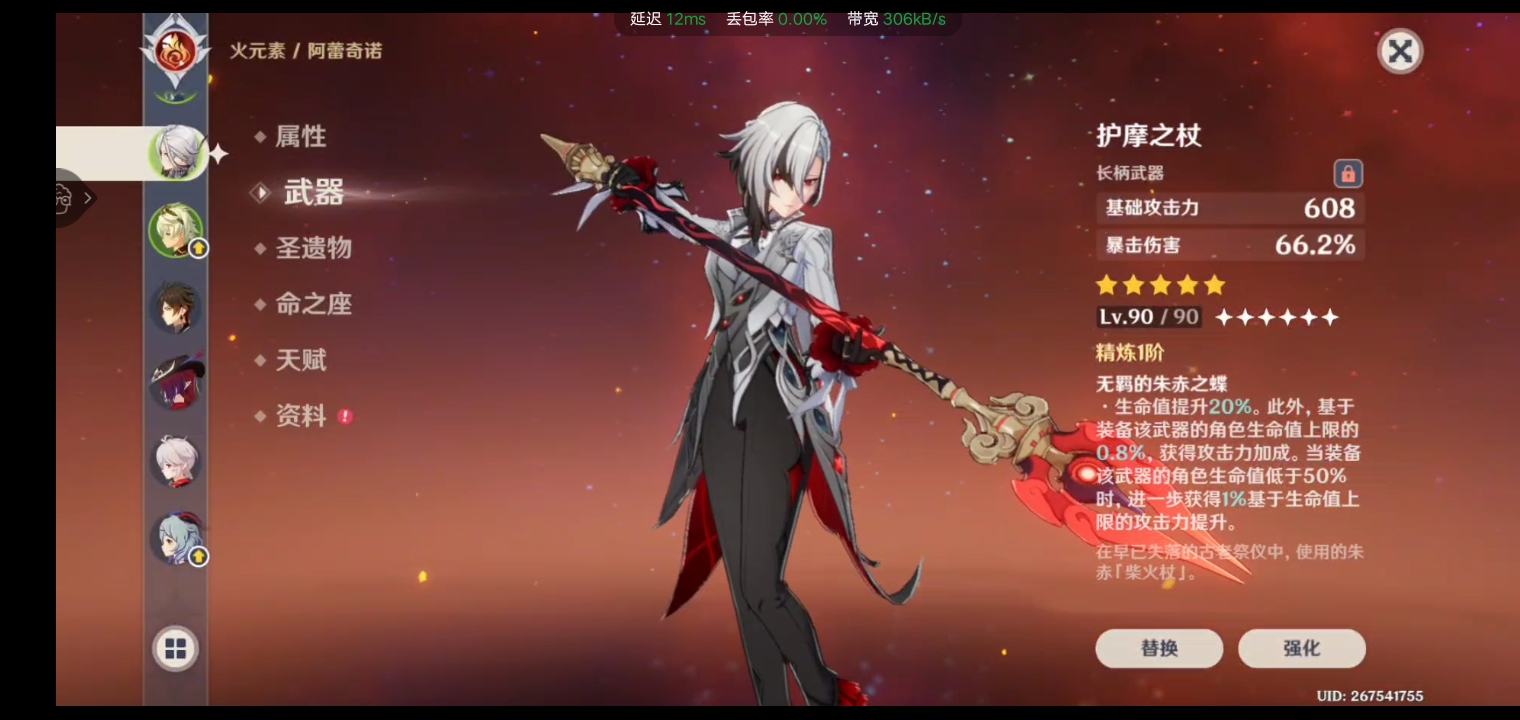Go to the 天赋 talents section

pos(300,360)
